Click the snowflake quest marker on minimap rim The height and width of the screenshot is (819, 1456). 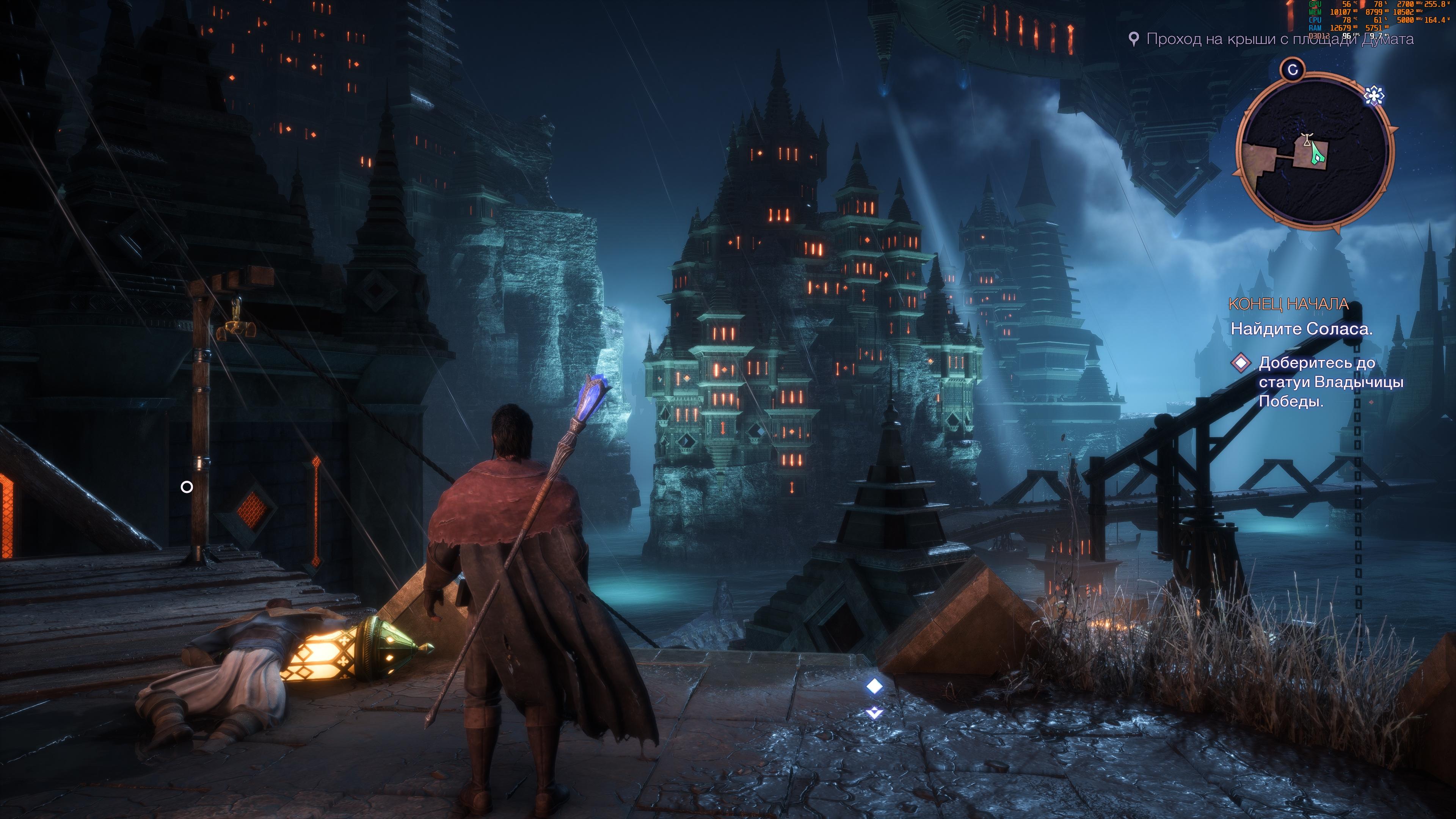(x=1373, y=96)
